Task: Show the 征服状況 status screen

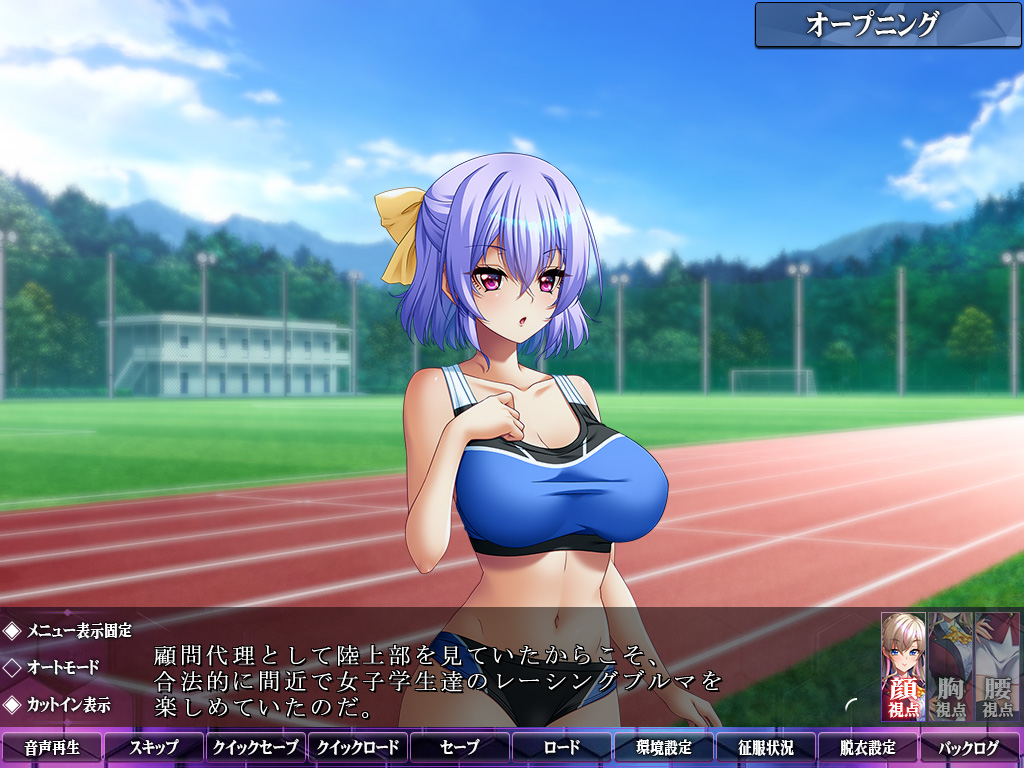Action: (x=766, y=748)
